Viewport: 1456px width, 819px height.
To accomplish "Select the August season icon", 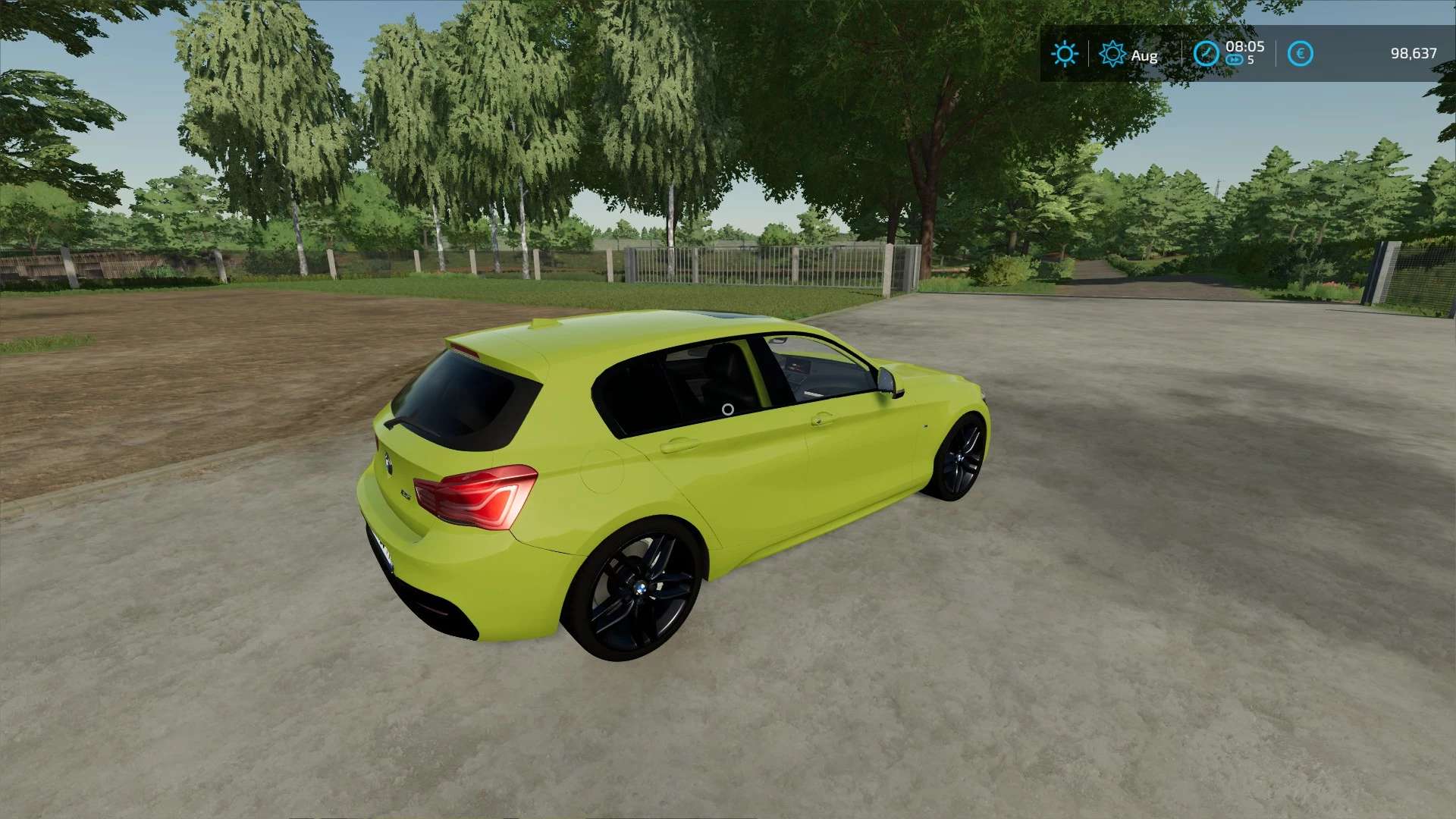I will pyautogui.click(x=1112, y=54).
